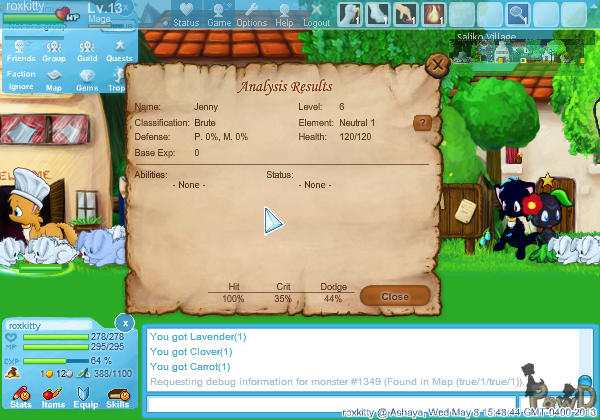Open the Gems panel
This screenshot has height=420, width=600.
pyautogui.click(x=86, y=80)
